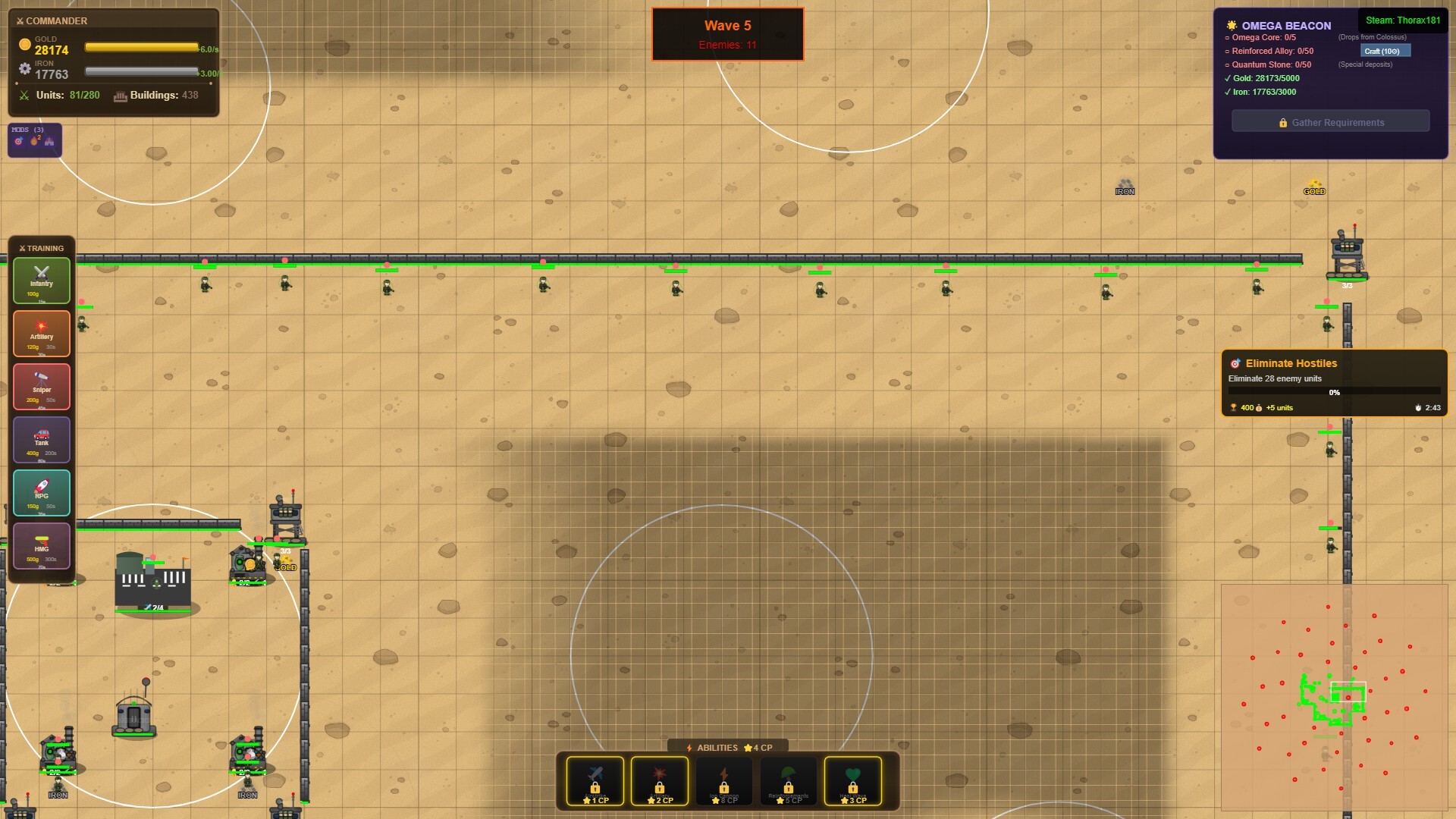Click the castle mod icon
1456x819 pixels.
(49, 143)
